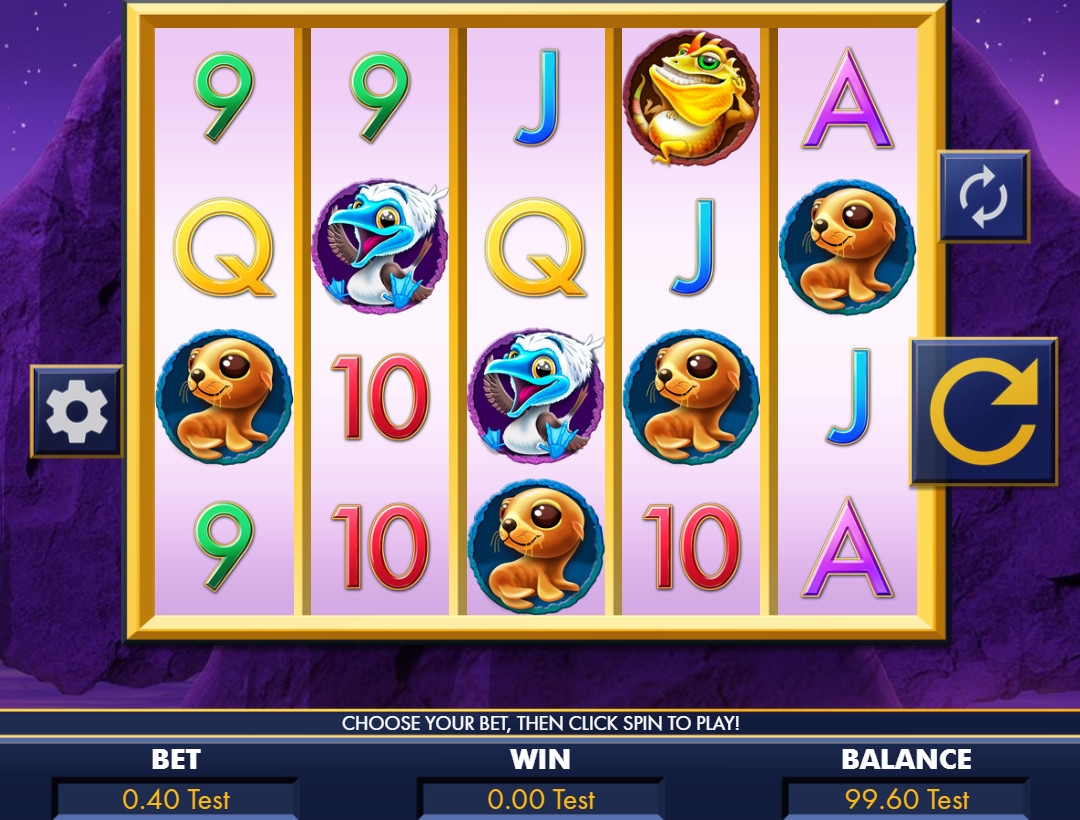Spin the reels with the large arrow button
This screenshot has width=1080, height=820.
[x=983, y=412]
